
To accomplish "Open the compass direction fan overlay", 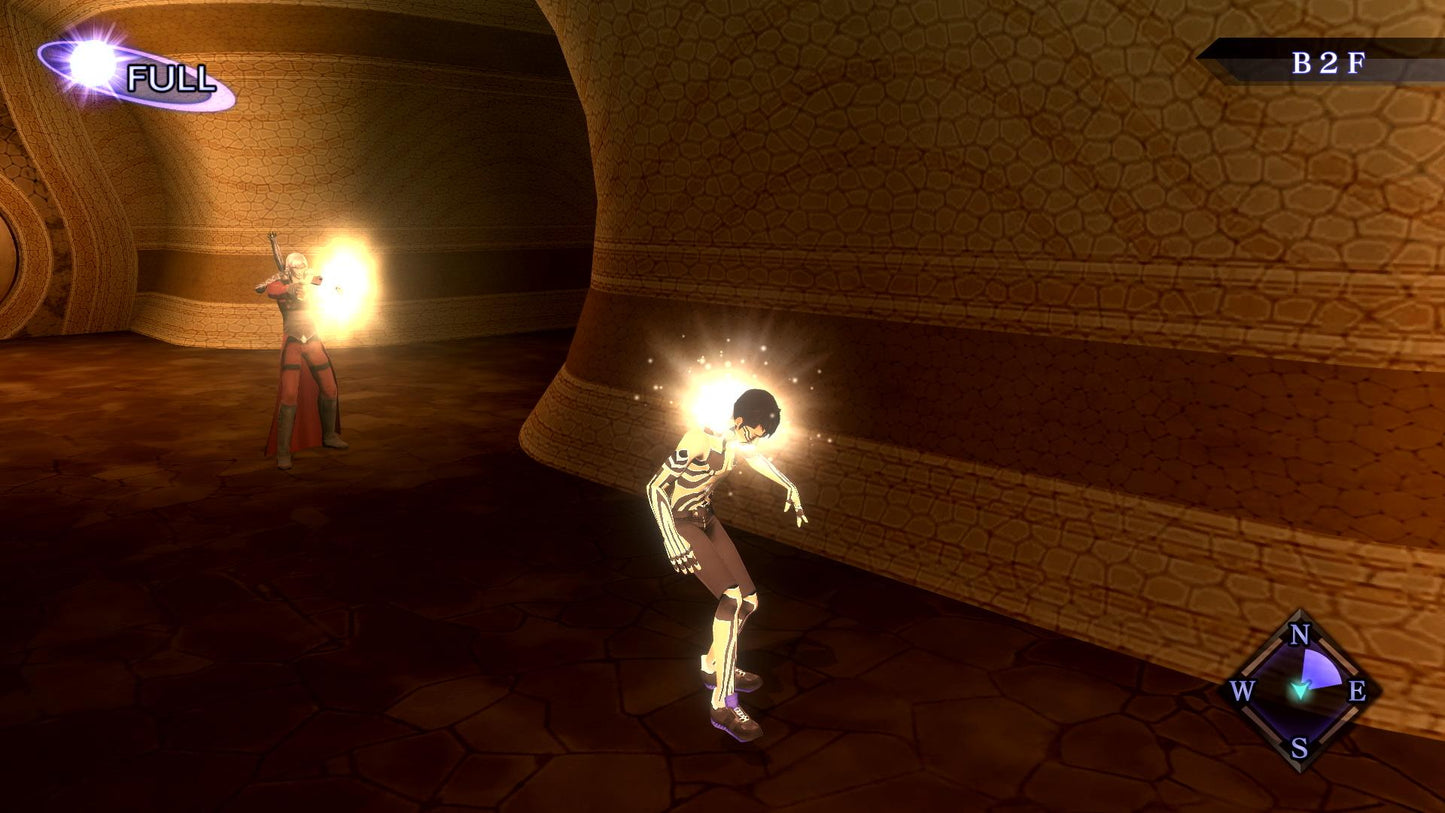I will pyautogui.click(x=1319, y=668).
